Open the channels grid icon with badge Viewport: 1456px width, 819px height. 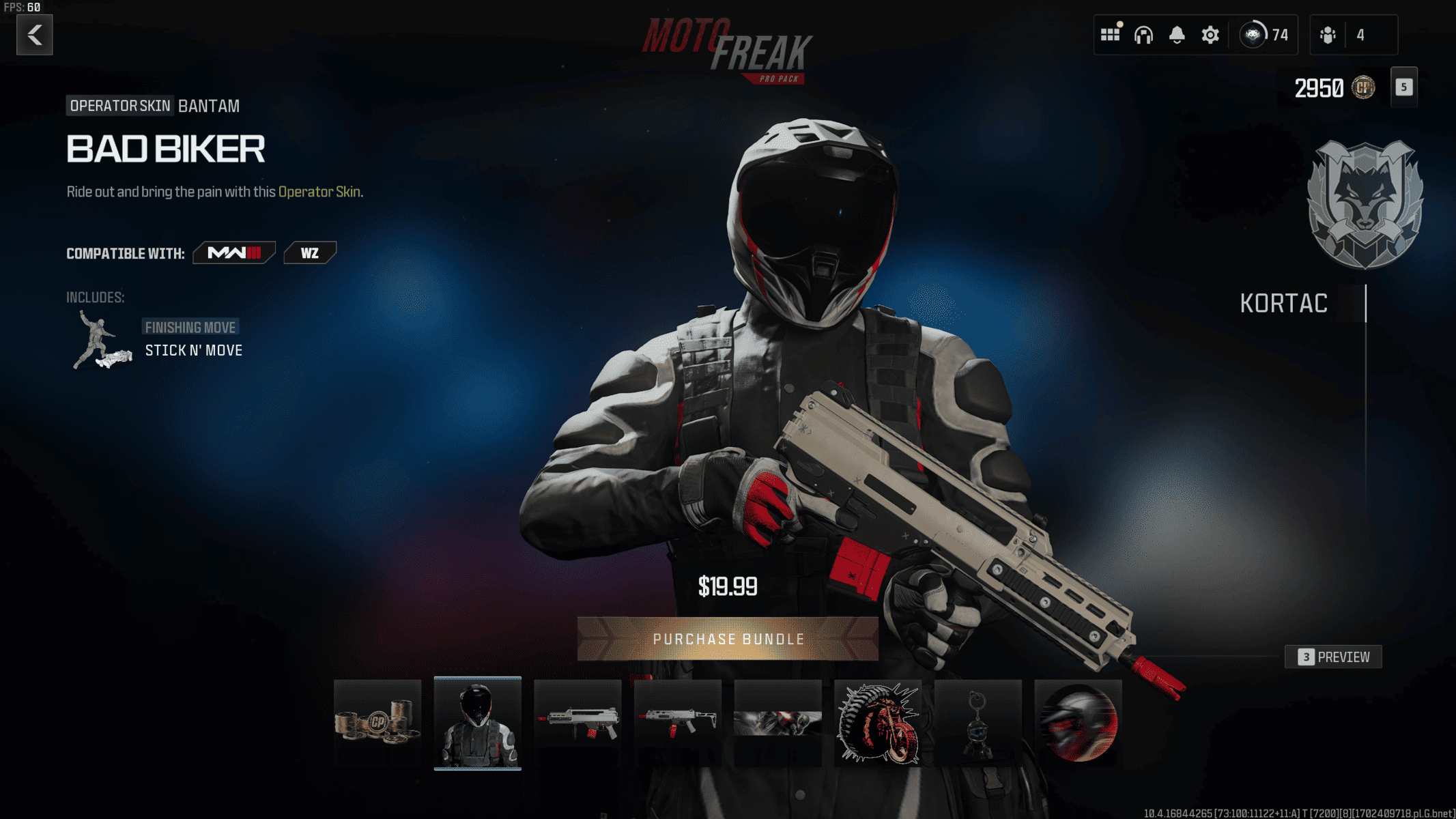point(1111,34)
